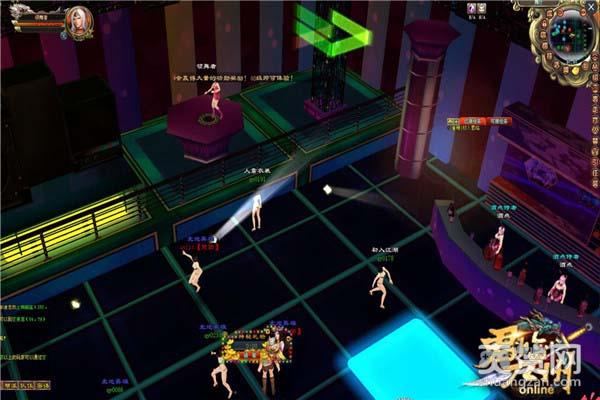
Task: Open the circular minimap
Action: pyautogui.click(x=570, y=33)
